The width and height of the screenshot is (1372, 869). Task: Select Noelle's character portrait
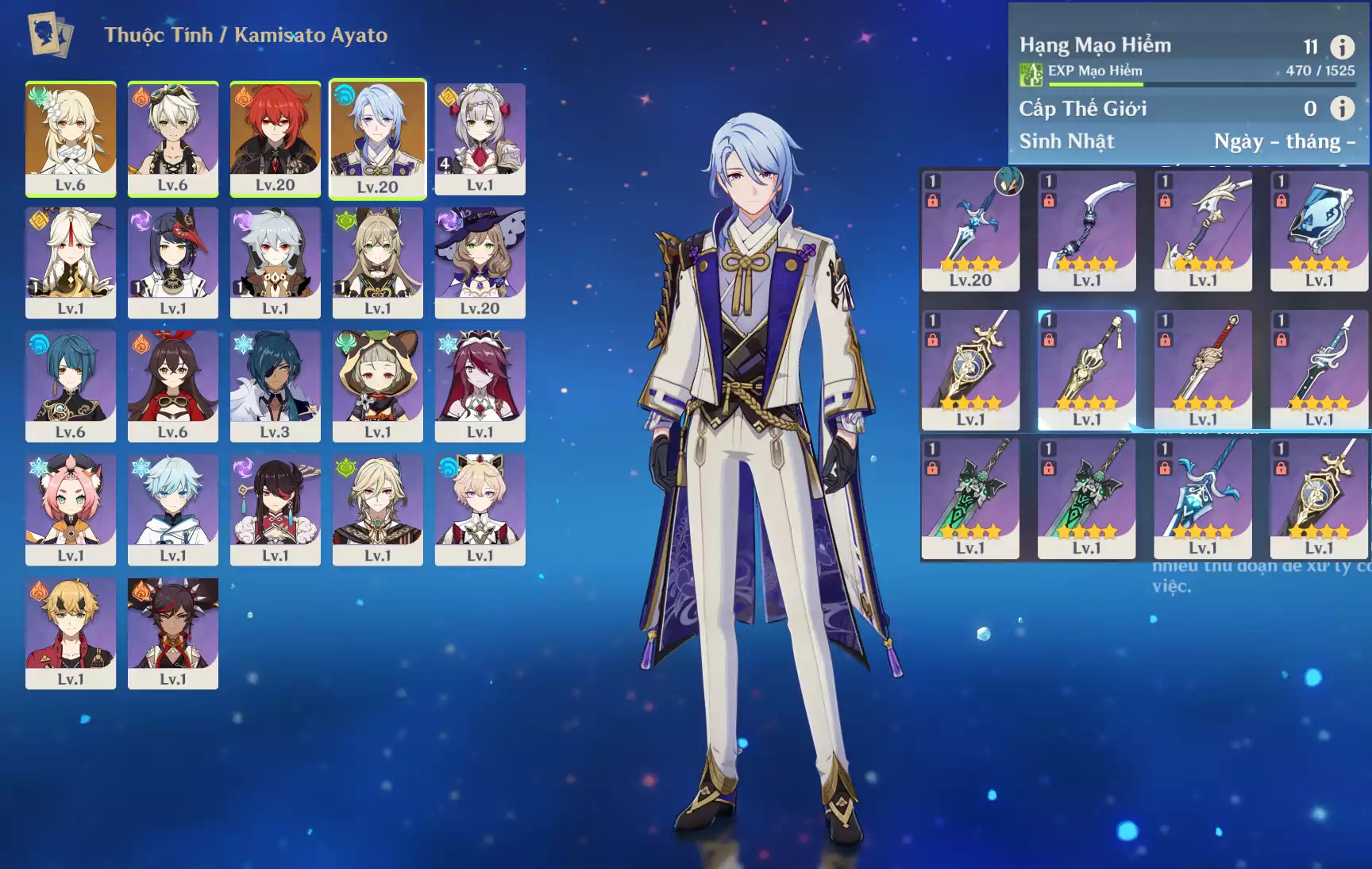point(480,138)
